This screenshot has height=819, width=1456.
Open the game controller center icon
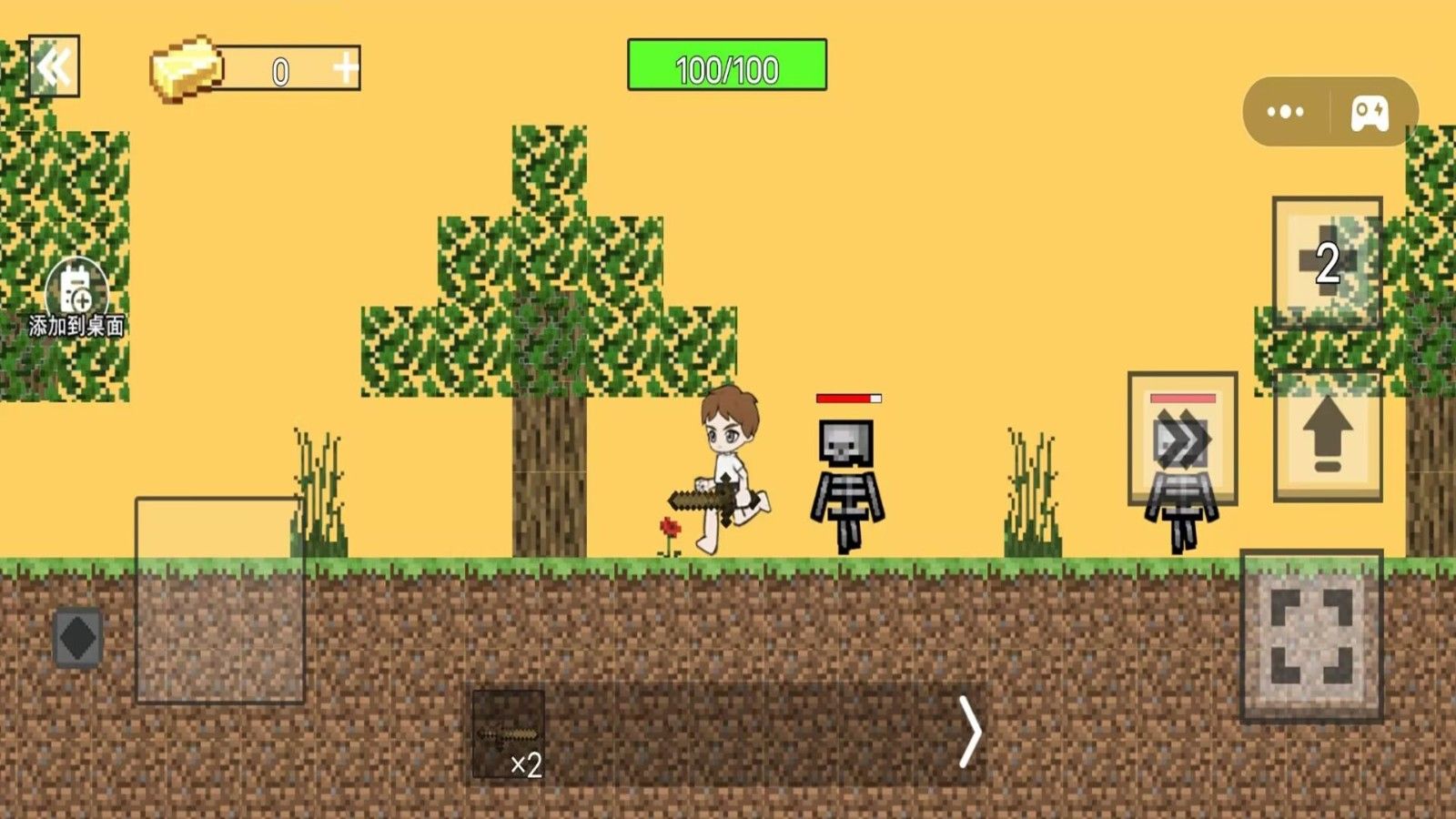pyautogui.click(x=1370, y=113)
